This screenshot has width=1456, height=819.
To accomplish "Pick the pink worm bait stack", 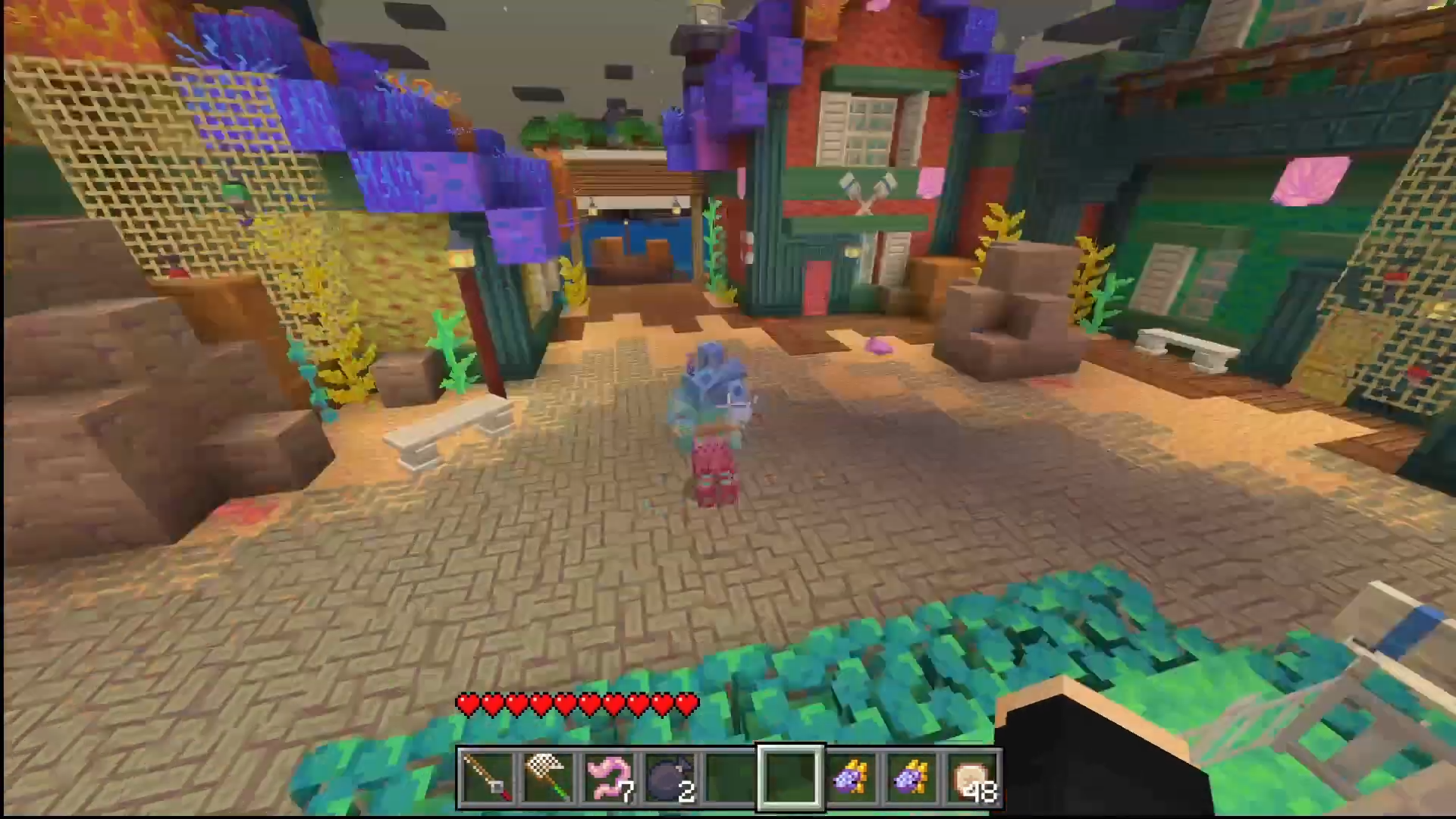I will click(x=607, y=778).
